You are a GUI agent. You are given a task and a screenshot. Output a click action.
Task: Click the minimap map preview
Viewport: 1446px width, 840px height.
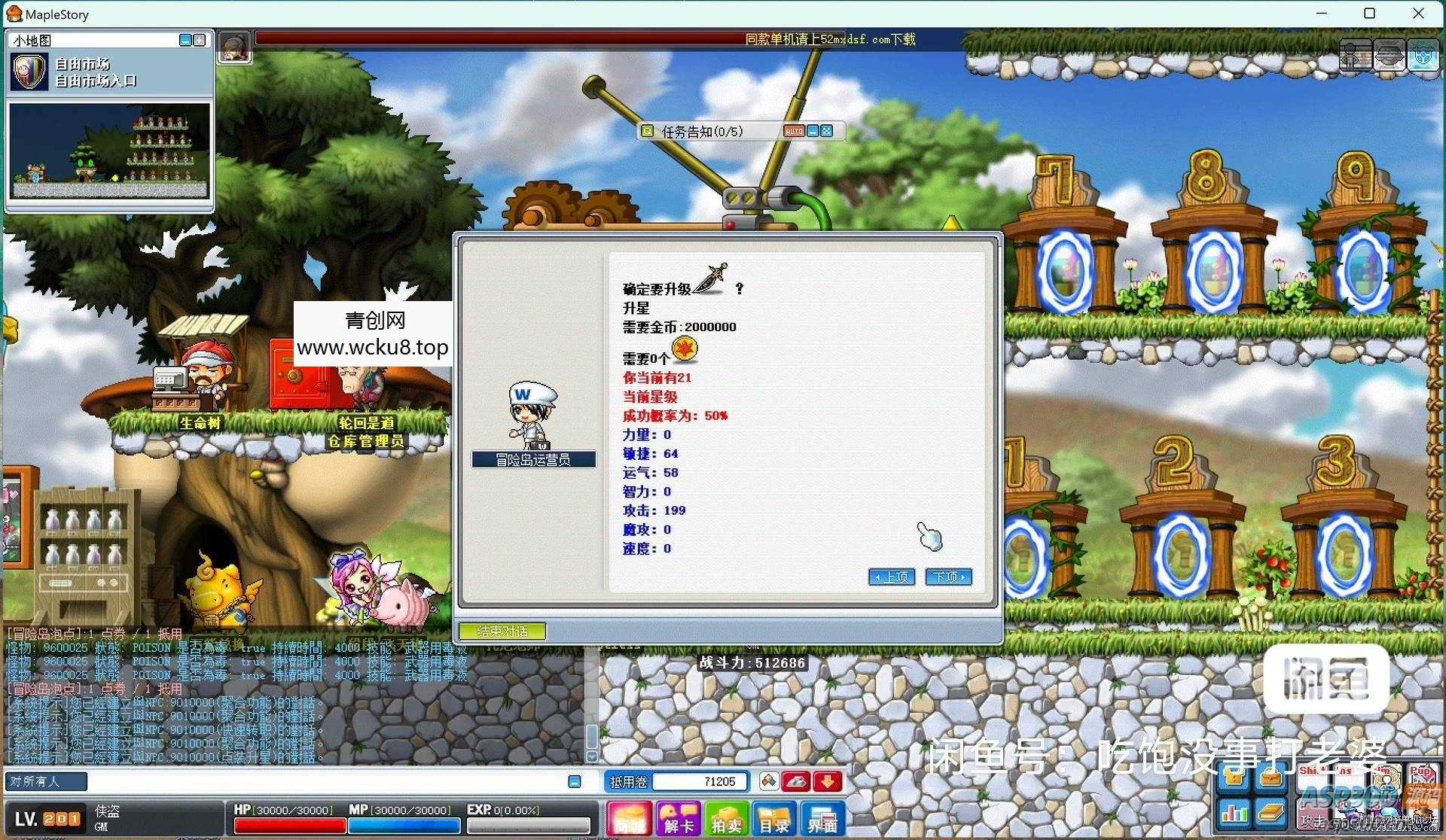tap(110, 151)
